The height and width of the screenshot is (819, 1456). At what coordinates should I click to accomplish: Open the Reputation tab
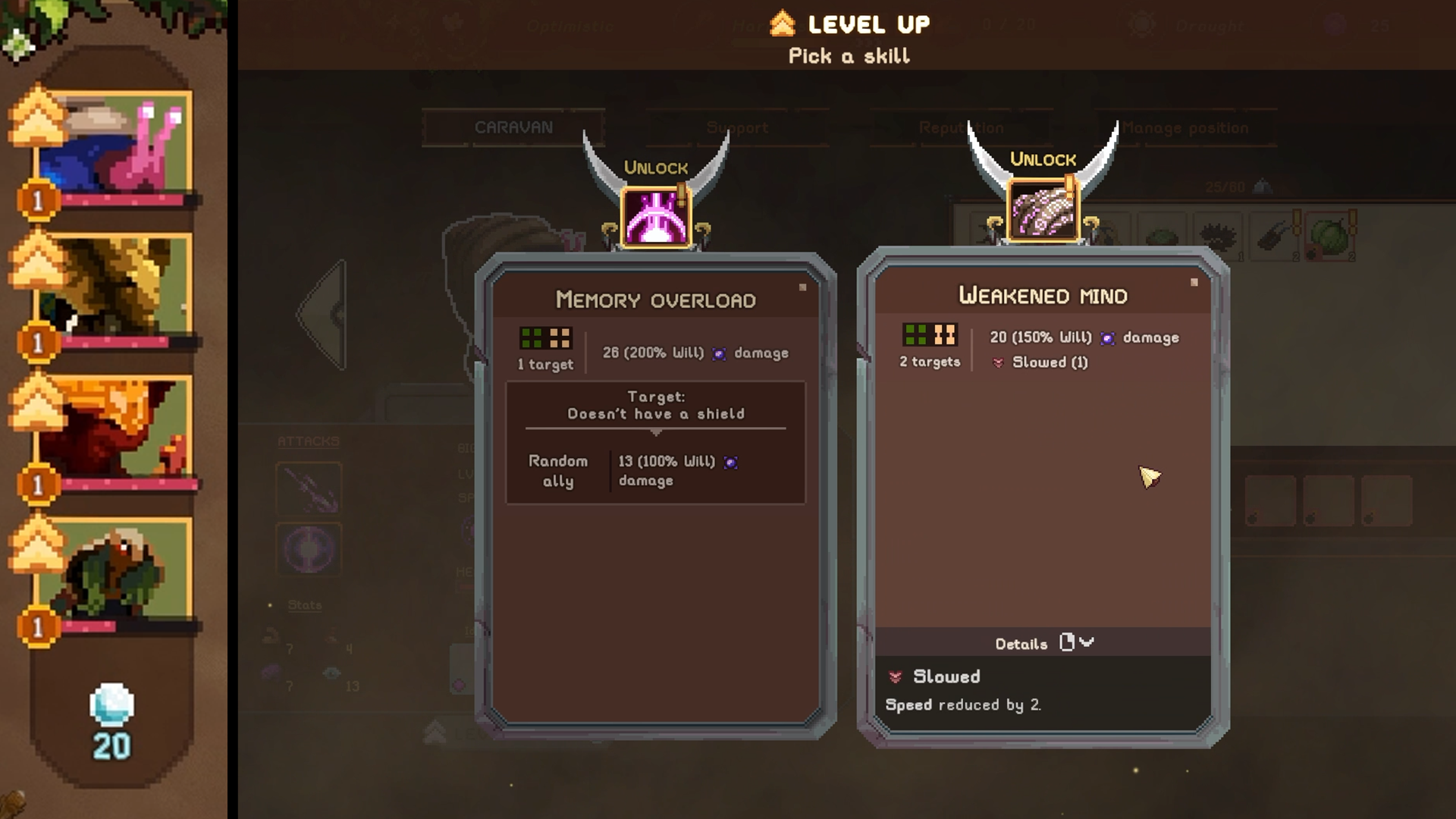pos(962,127)
